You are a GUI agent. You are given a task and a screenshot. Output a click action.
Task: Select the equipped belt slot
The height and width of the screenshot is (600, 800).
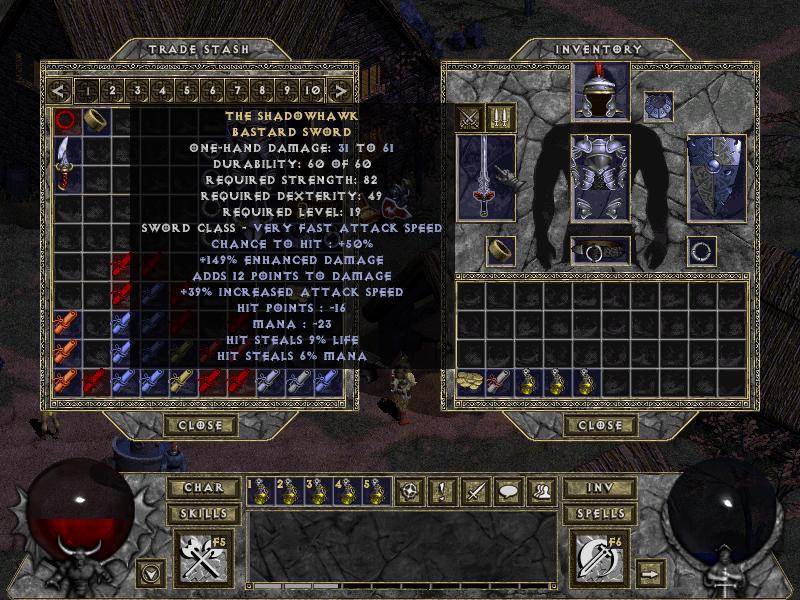click(x=600, y=250)
